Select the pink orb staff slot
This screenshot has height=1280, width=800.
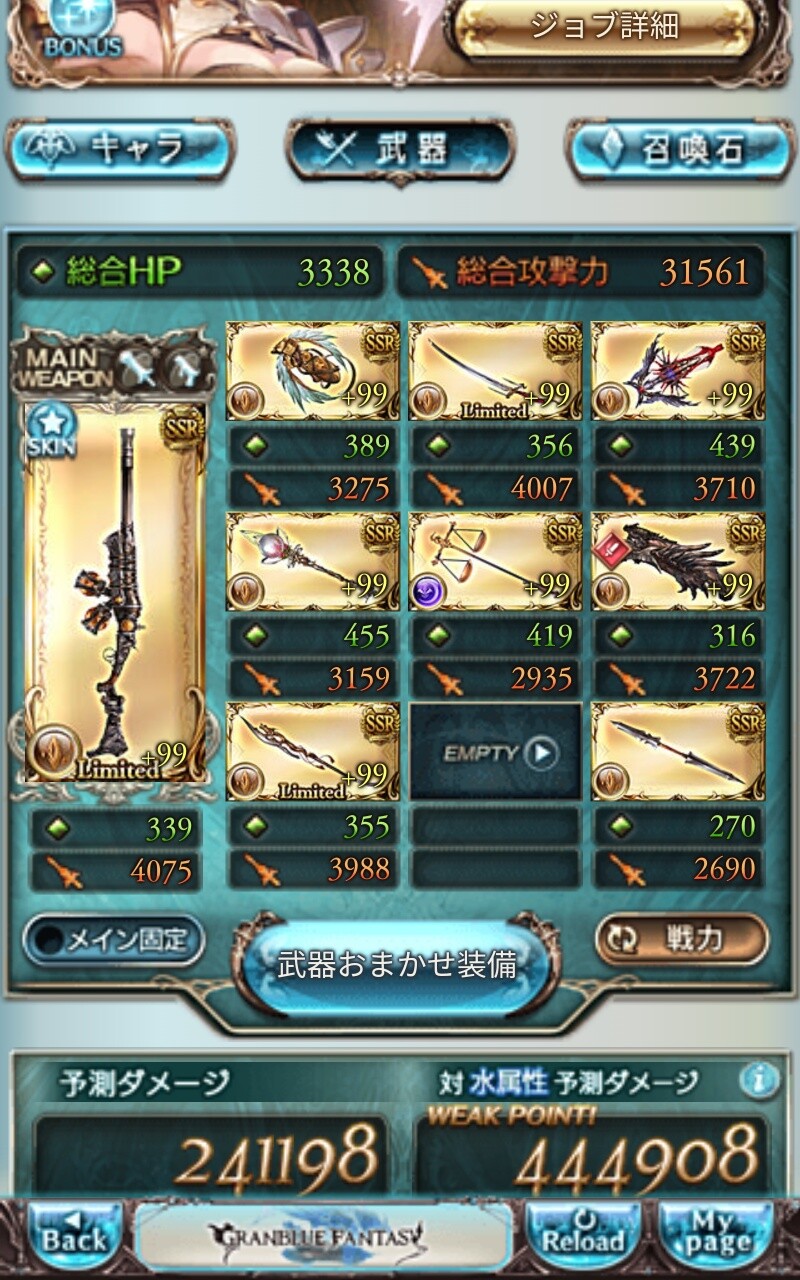pos(313,561)
